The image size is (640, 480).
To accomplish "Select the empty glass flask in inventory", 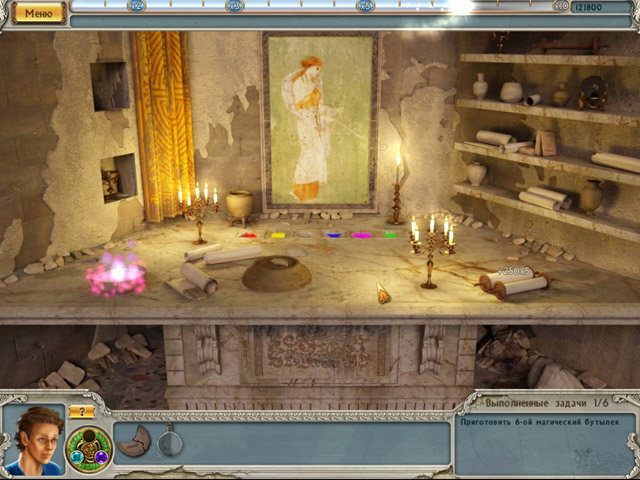I will tap(169, 438).
